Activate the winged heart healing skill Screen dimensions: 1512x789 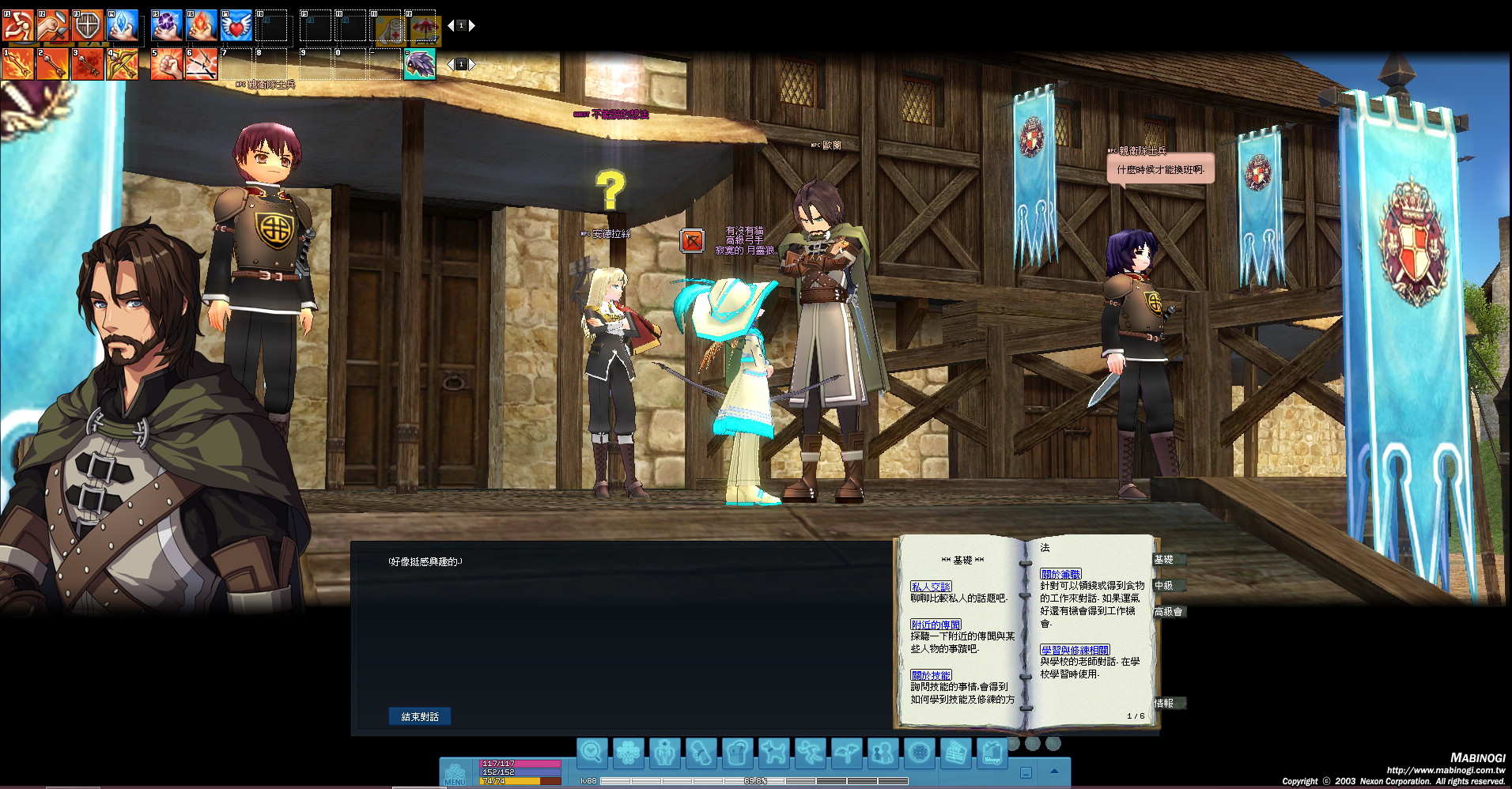[x=236, y=26]
